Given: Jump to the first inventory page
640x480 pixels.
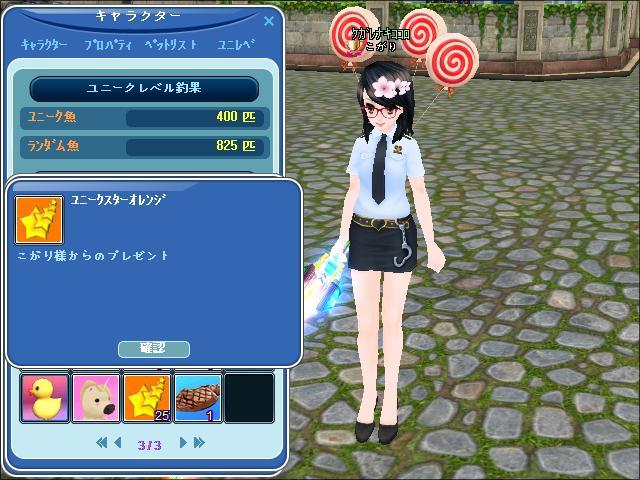Looking at the screenshot, I should pyautogui.click(x=102, y=442).
